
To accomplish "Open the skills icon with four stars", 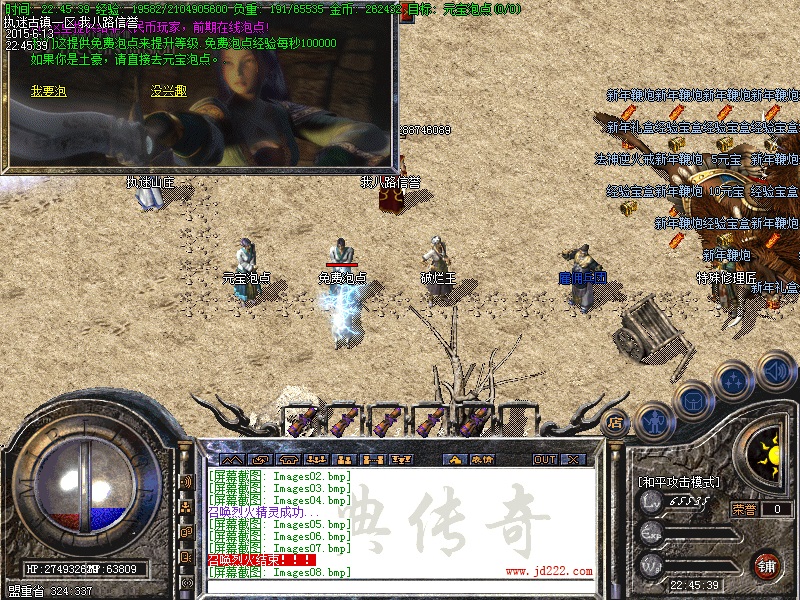I will [x=734, y=380].
